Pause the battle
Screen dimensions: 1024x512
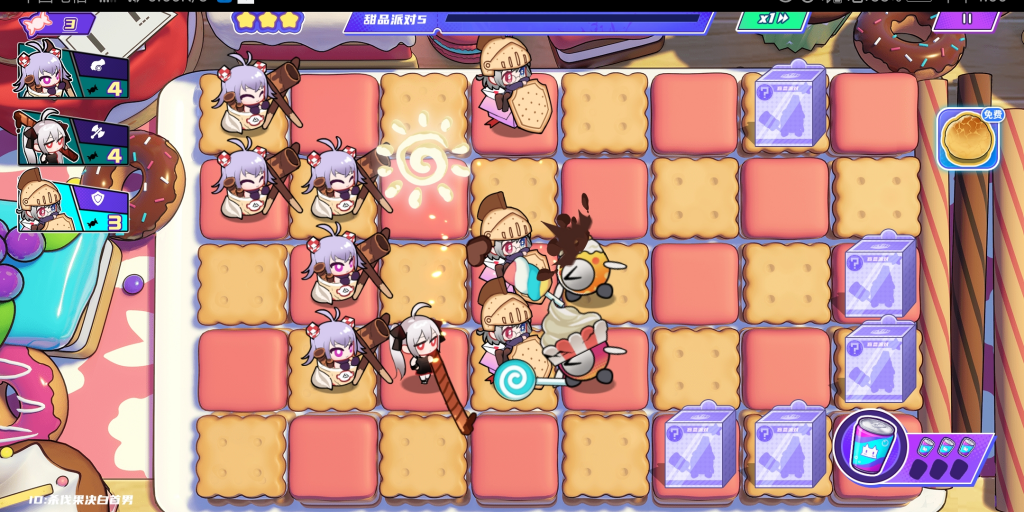965,19
